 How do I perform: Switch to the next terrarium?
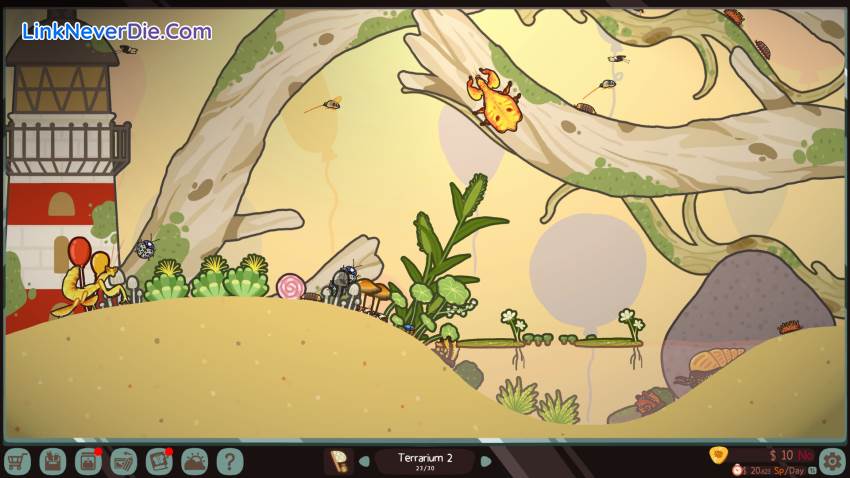486,461
